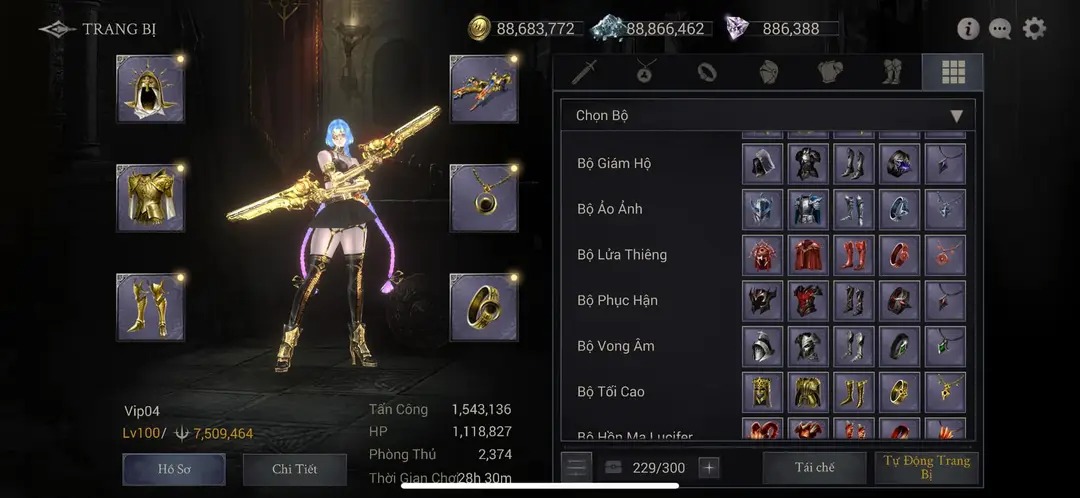Click the Tái chế recycle button
Image resolution: width=1080 pixels, height=498 pixels.
tap(814, 467)
